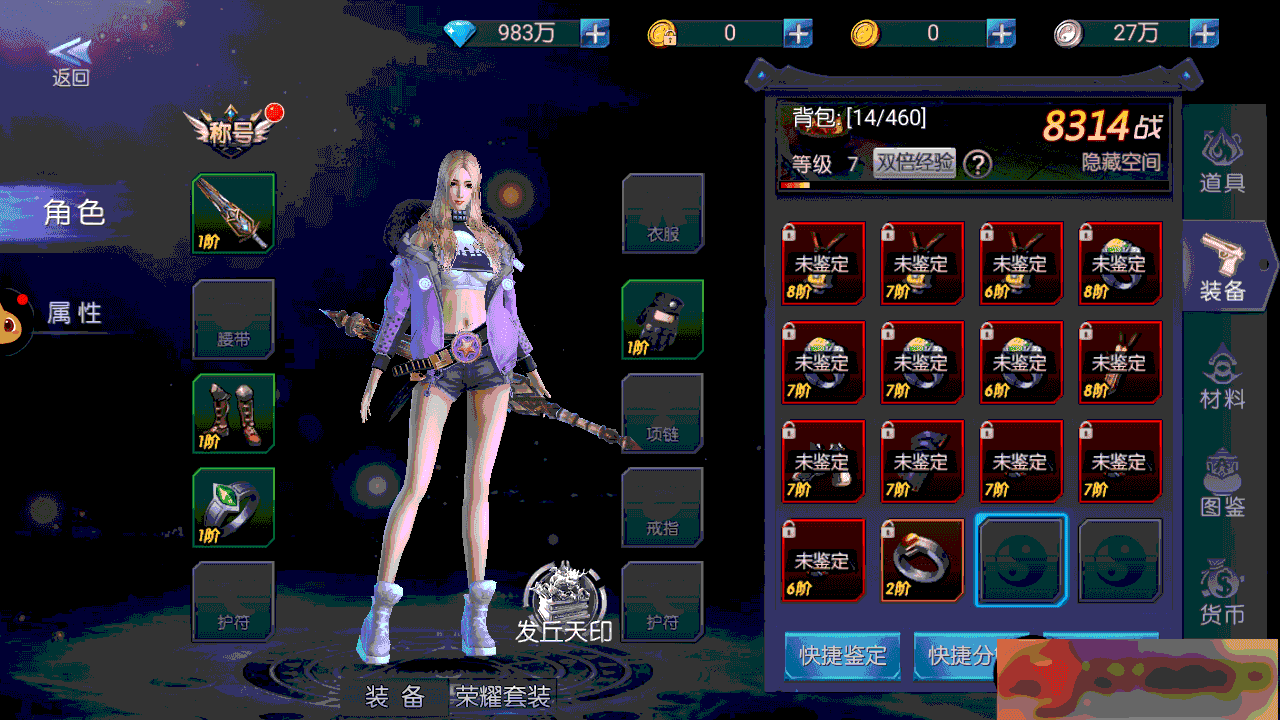Select the equipped sword weapon slot
The image size is (1280, 720).
[233, 213]
